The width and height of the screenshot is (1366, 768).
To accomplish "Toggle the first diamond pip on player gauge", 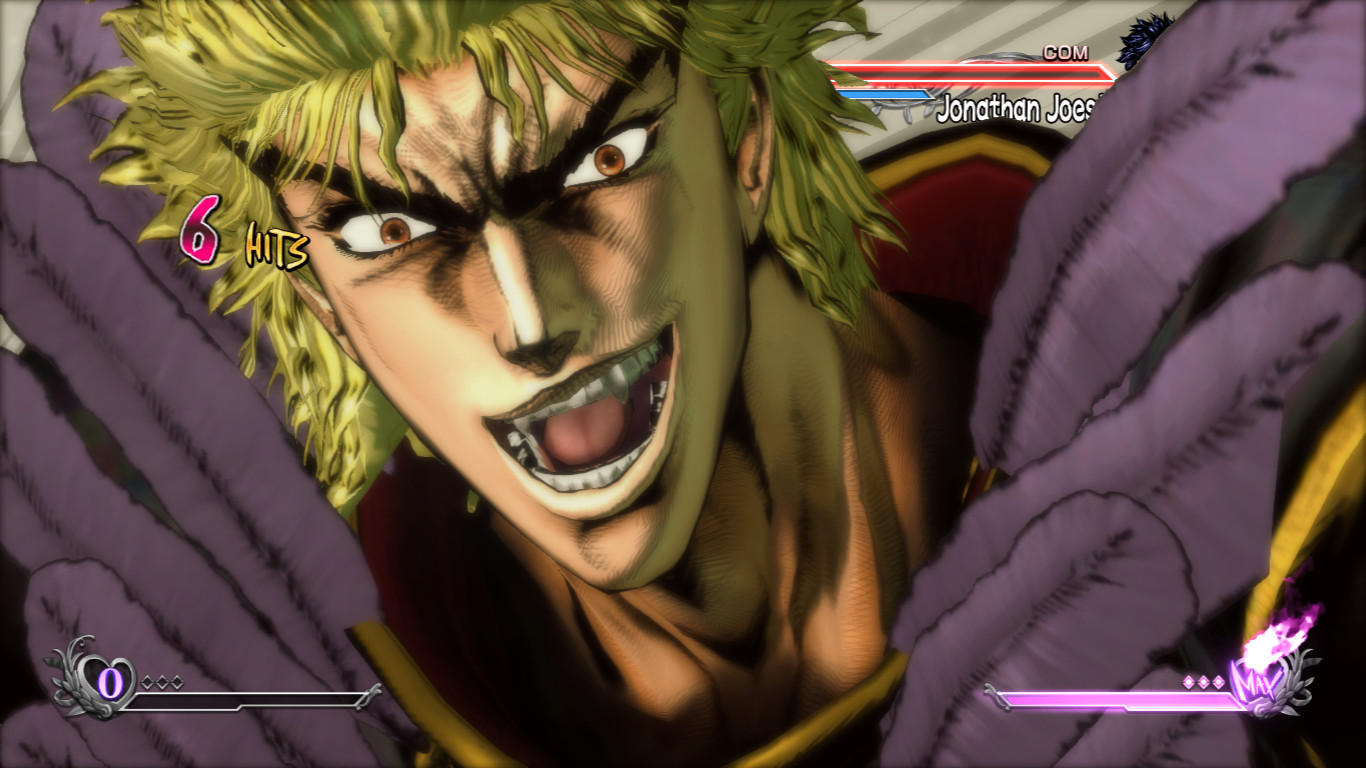I will coord(145,683).
